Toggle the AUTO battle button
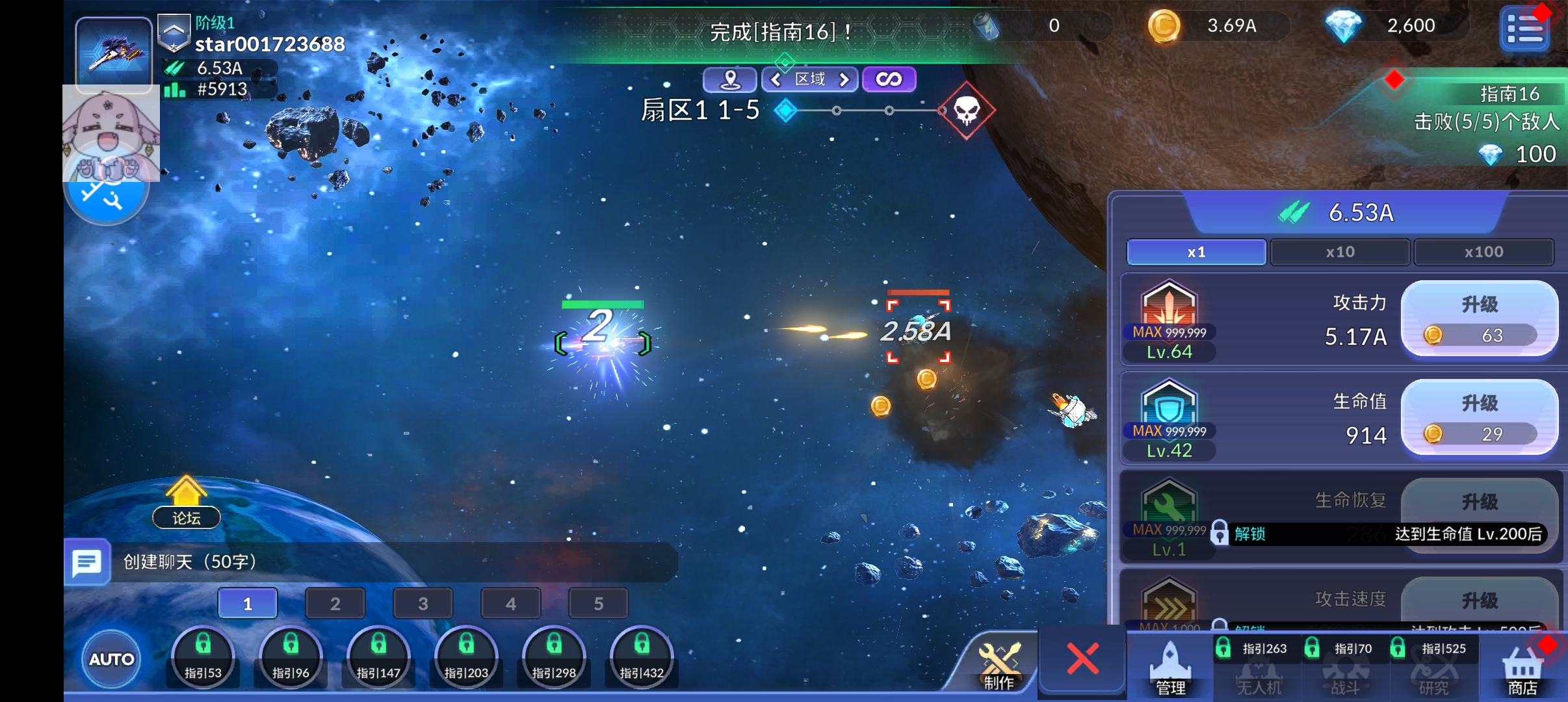This screenshot has height=702, width=1568. 111,659
